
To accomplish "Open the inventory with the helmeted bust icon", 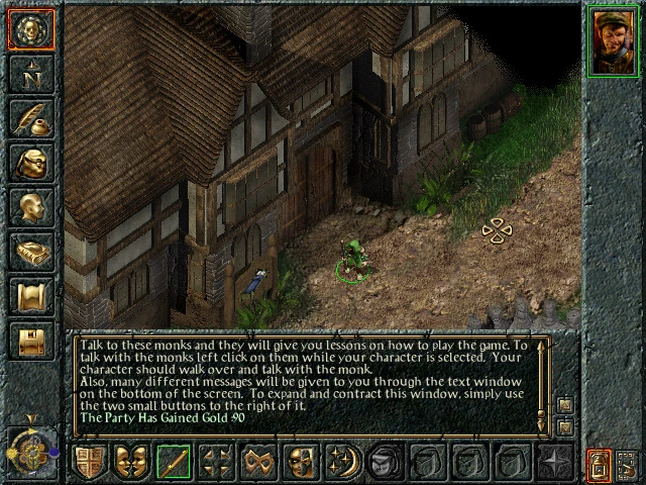I will [x=30, y=162].
